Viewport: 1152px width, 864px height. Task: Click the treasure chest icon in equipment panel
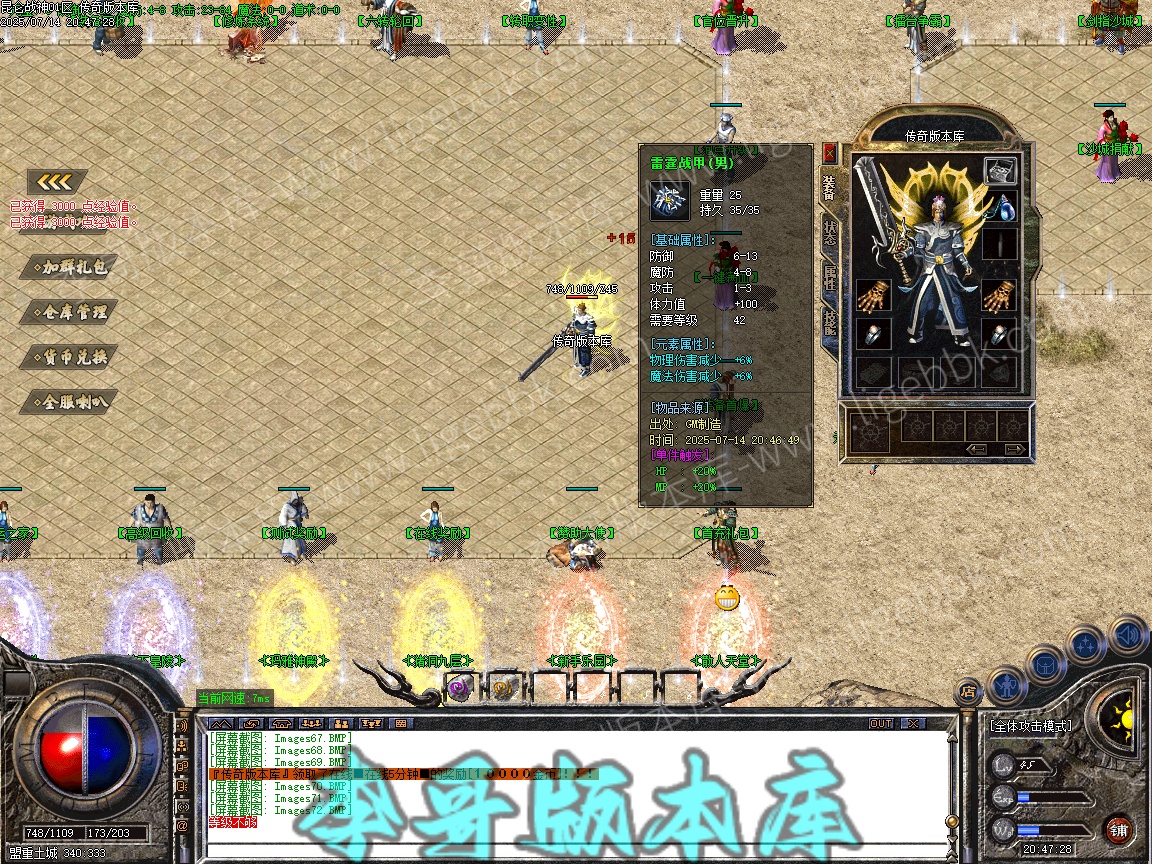click(x=1000, y=171)
